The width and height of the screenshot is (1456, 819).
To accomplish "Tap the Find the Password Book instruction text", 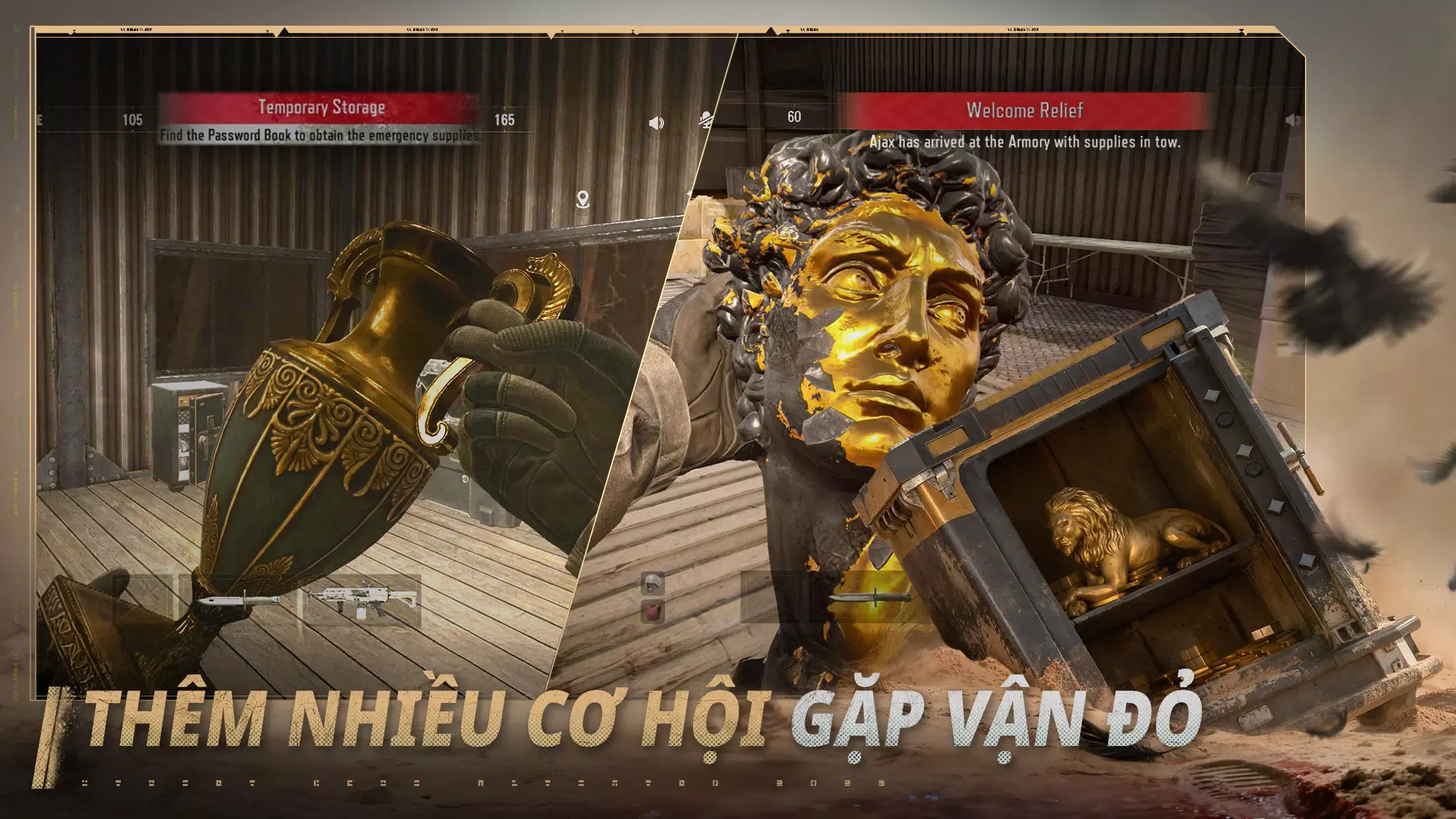I will pyautogui.click(x=319, y=137).
